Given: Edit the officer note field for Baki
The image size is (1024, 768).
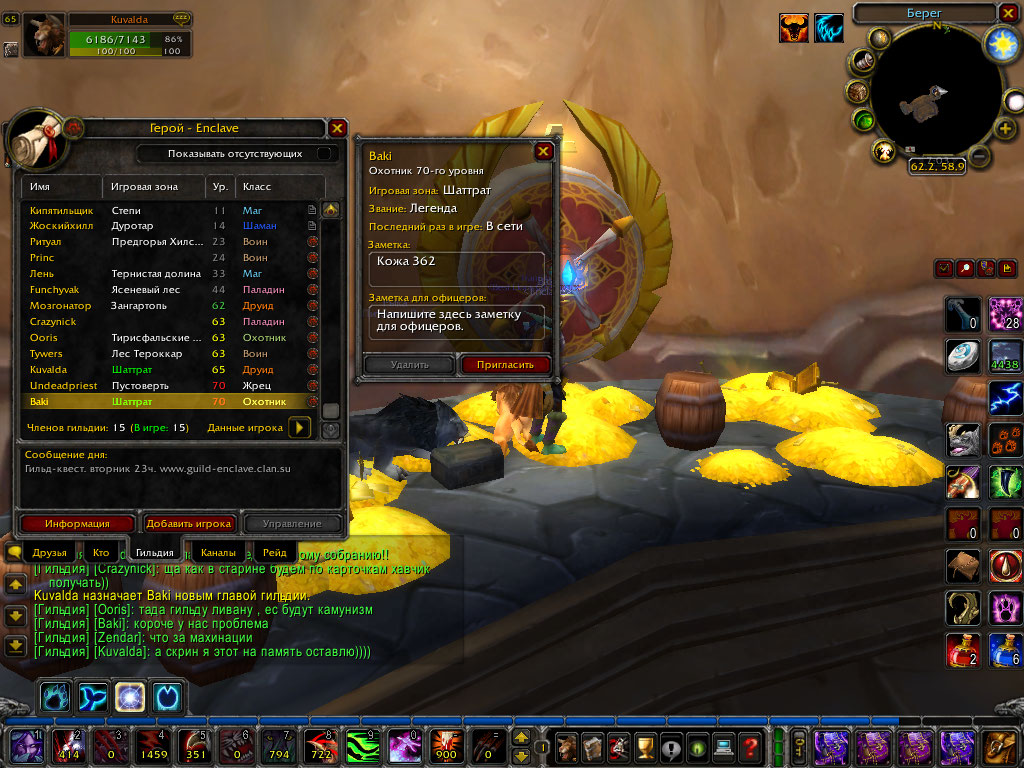Looking at the screenshot, I should coord(459,321).
